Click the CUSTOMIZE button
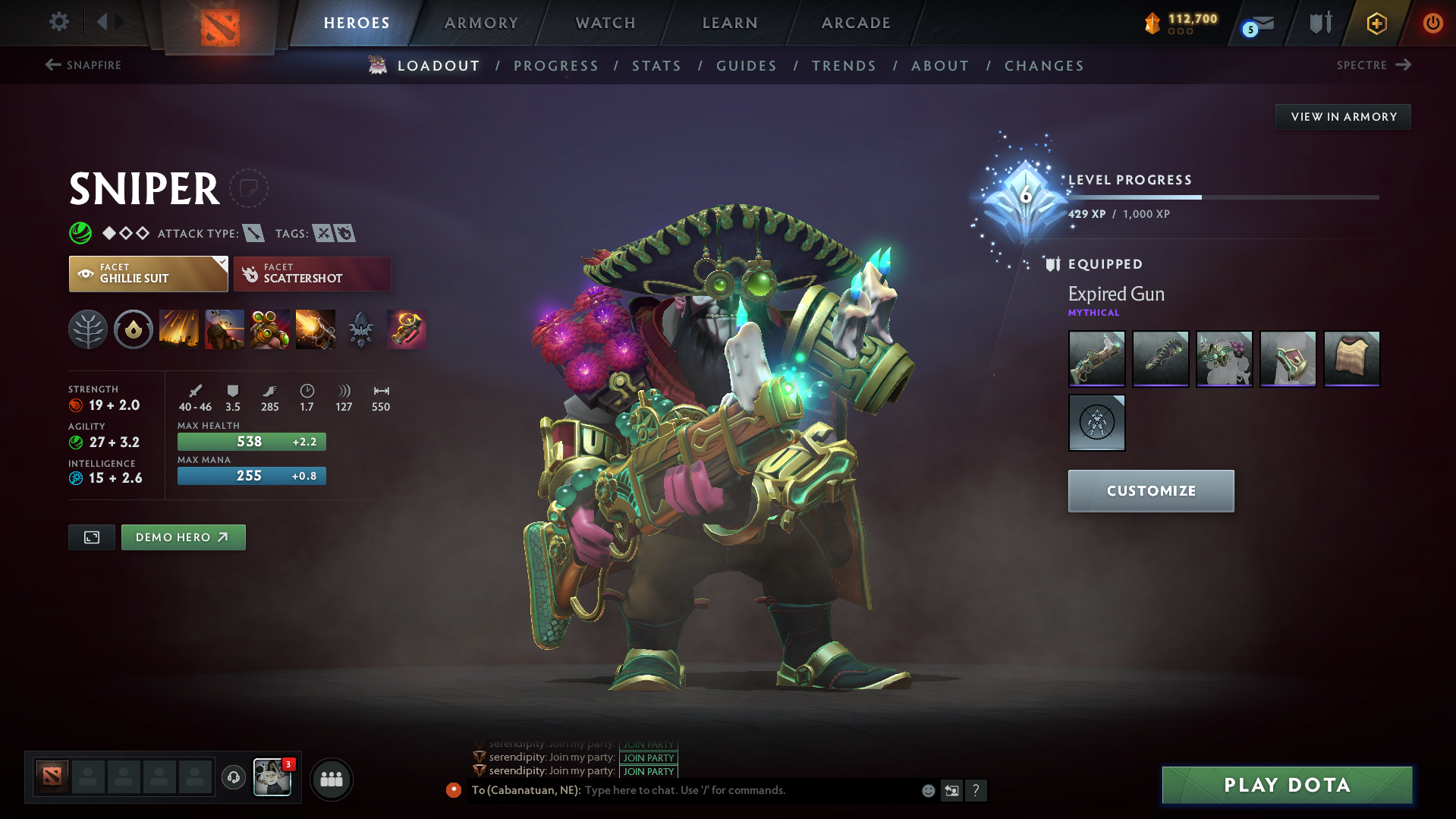This screenshot has width=1456, height=819. pos(1150,490)
